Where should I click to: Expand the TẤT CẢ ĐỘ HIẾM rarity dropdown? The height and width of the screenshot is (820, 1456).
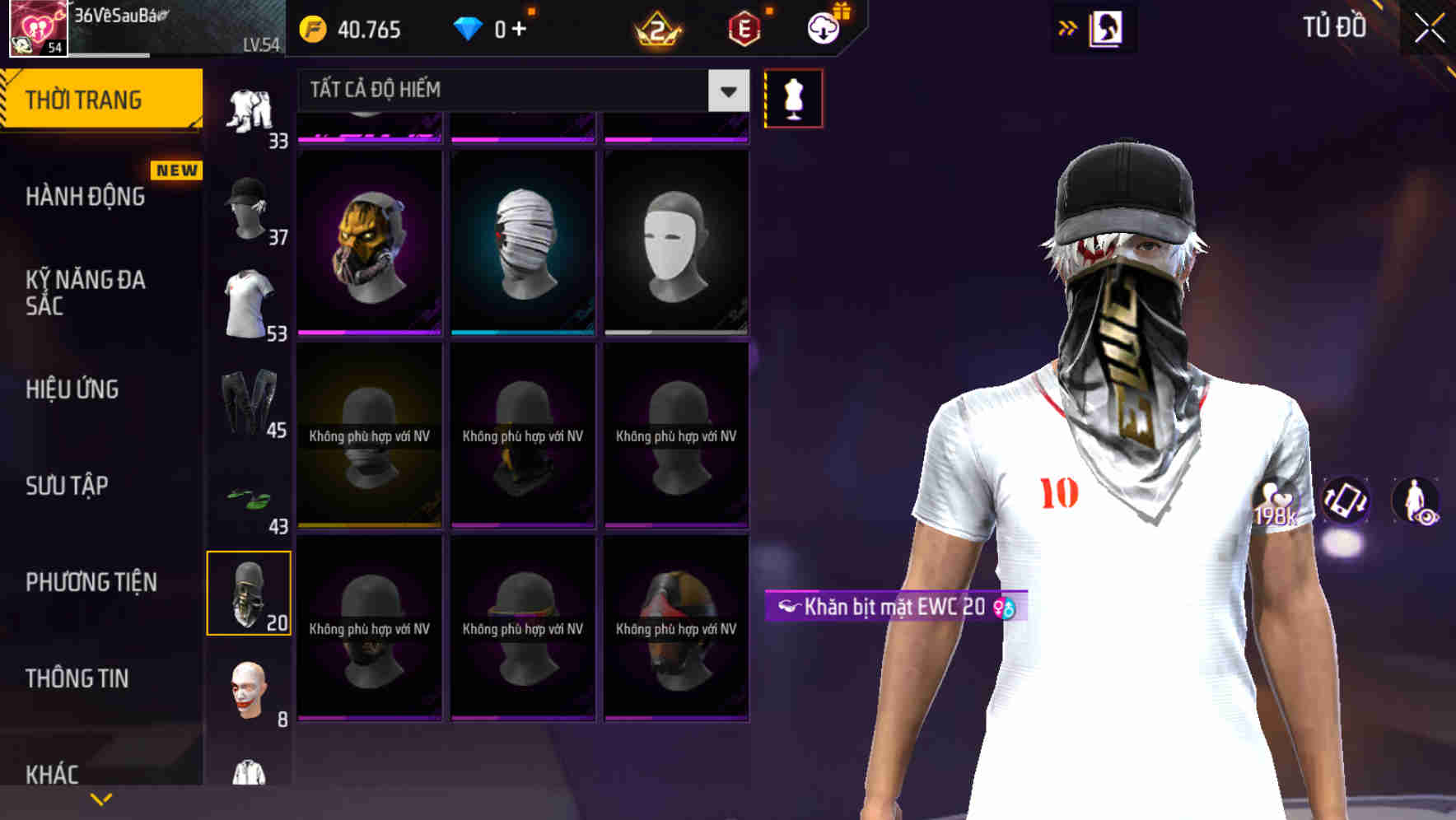pyautogui.click(x=726, y=91)
